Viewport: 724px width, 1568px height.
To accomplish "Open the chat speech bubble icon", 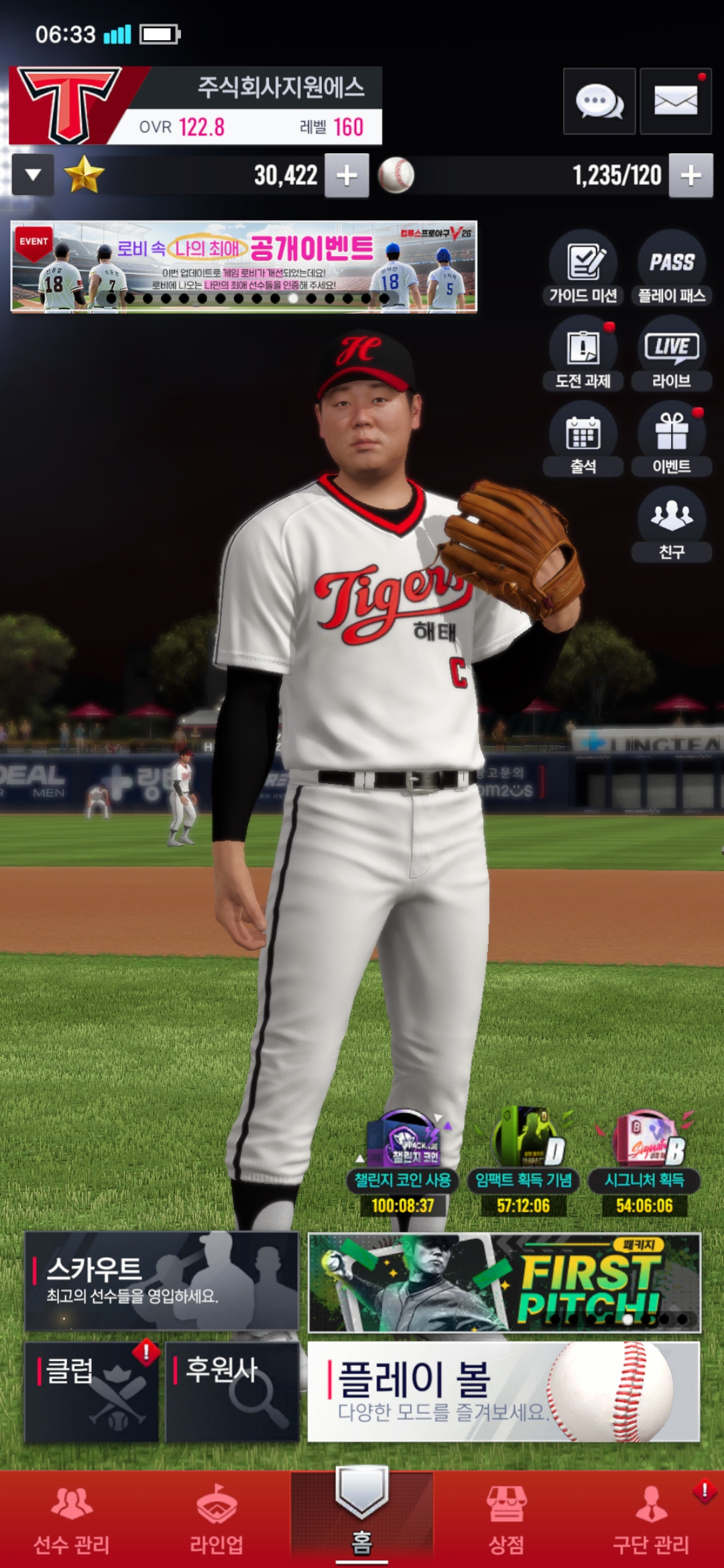I will pos(599,102).
